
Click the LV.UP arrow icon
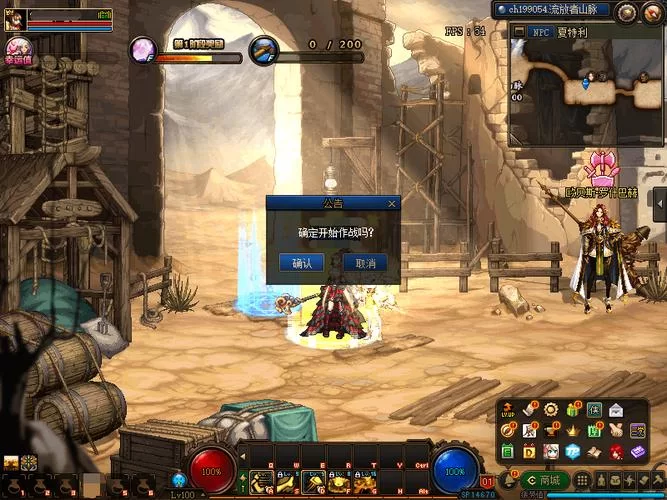506,410
